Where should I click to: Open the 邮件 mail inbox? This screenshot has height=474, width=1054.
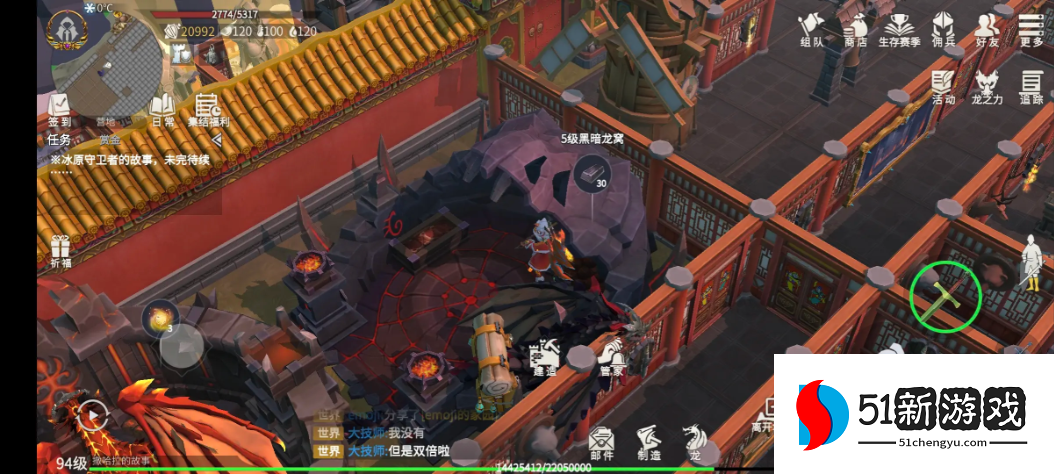(x=601, y=442)
